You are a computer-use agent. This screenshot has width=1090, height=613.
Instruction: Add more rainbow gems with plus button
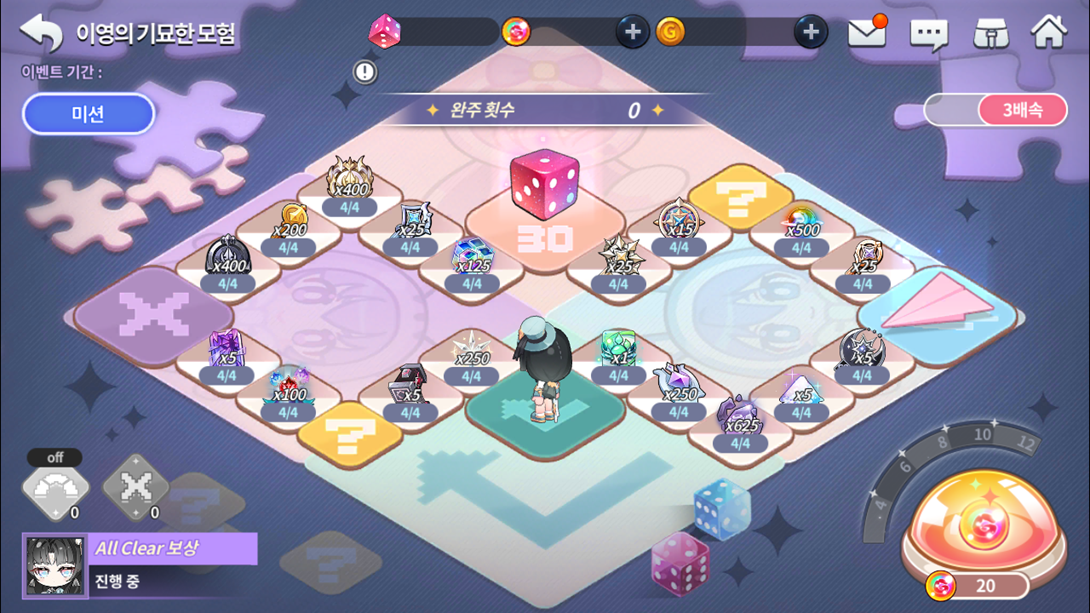(x=632, y=32)
